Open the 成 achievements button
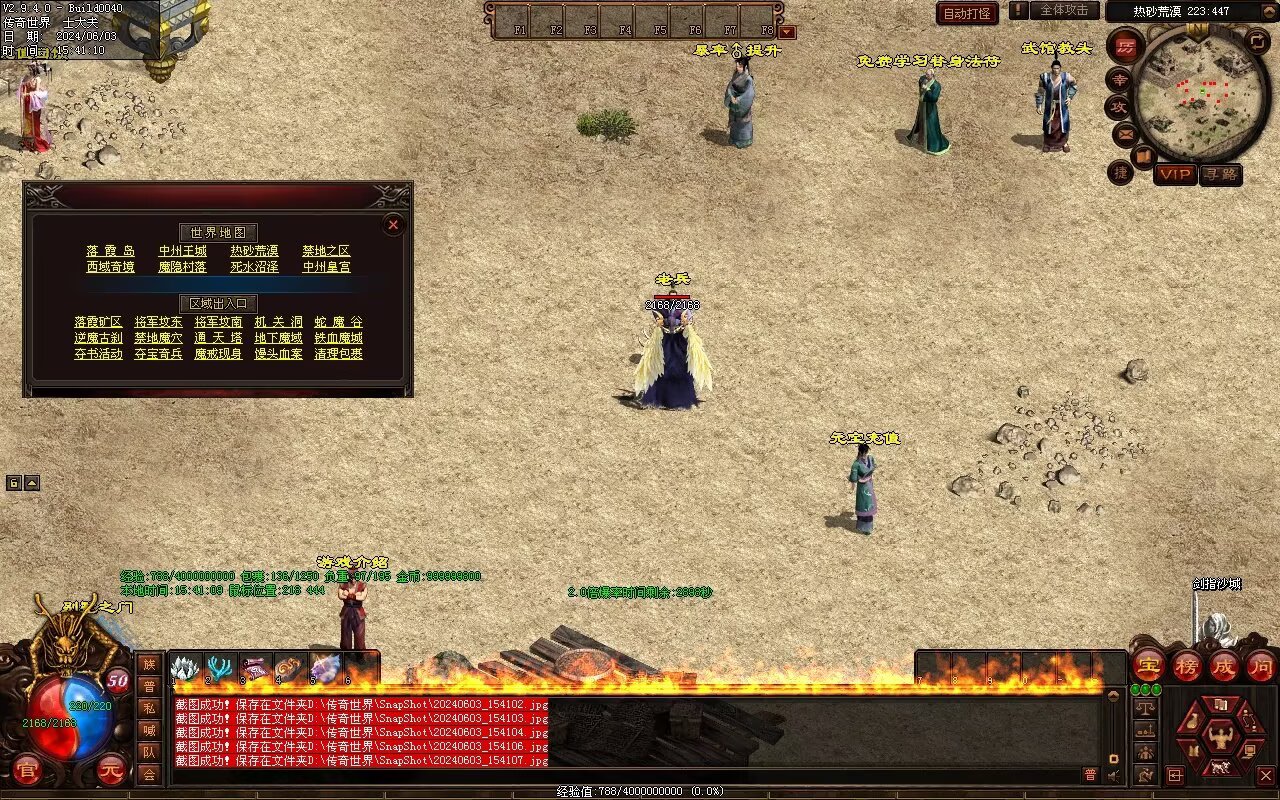This screenshot has width=1280, height=800. (x=1224, y=664)
